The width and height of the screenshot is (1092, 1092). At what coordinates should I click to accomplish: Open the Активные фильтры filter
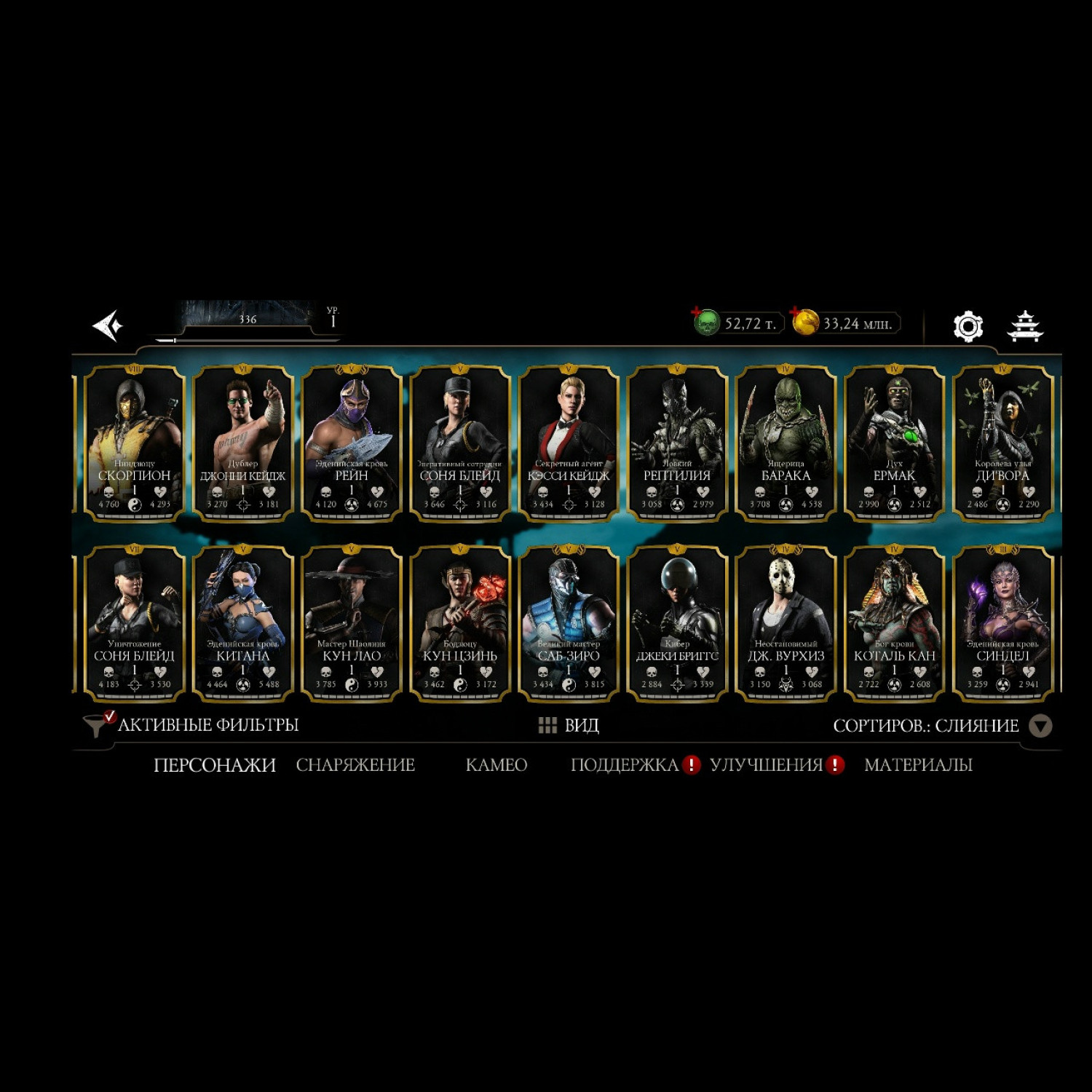pyautogui.click(x=193, y=725)
